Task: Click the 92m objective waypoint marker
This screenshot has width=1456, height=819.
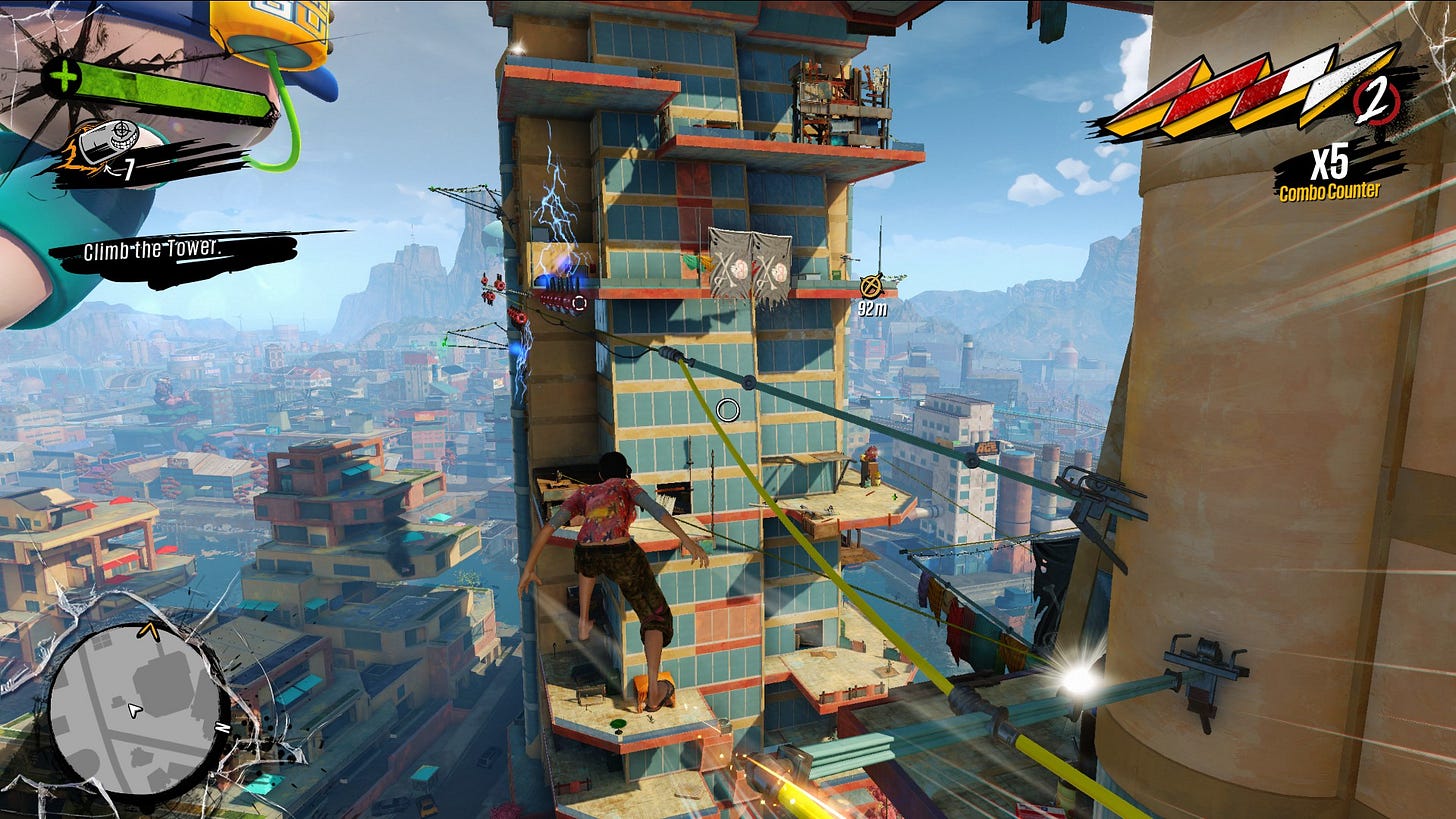Action: tap(869, 287)
